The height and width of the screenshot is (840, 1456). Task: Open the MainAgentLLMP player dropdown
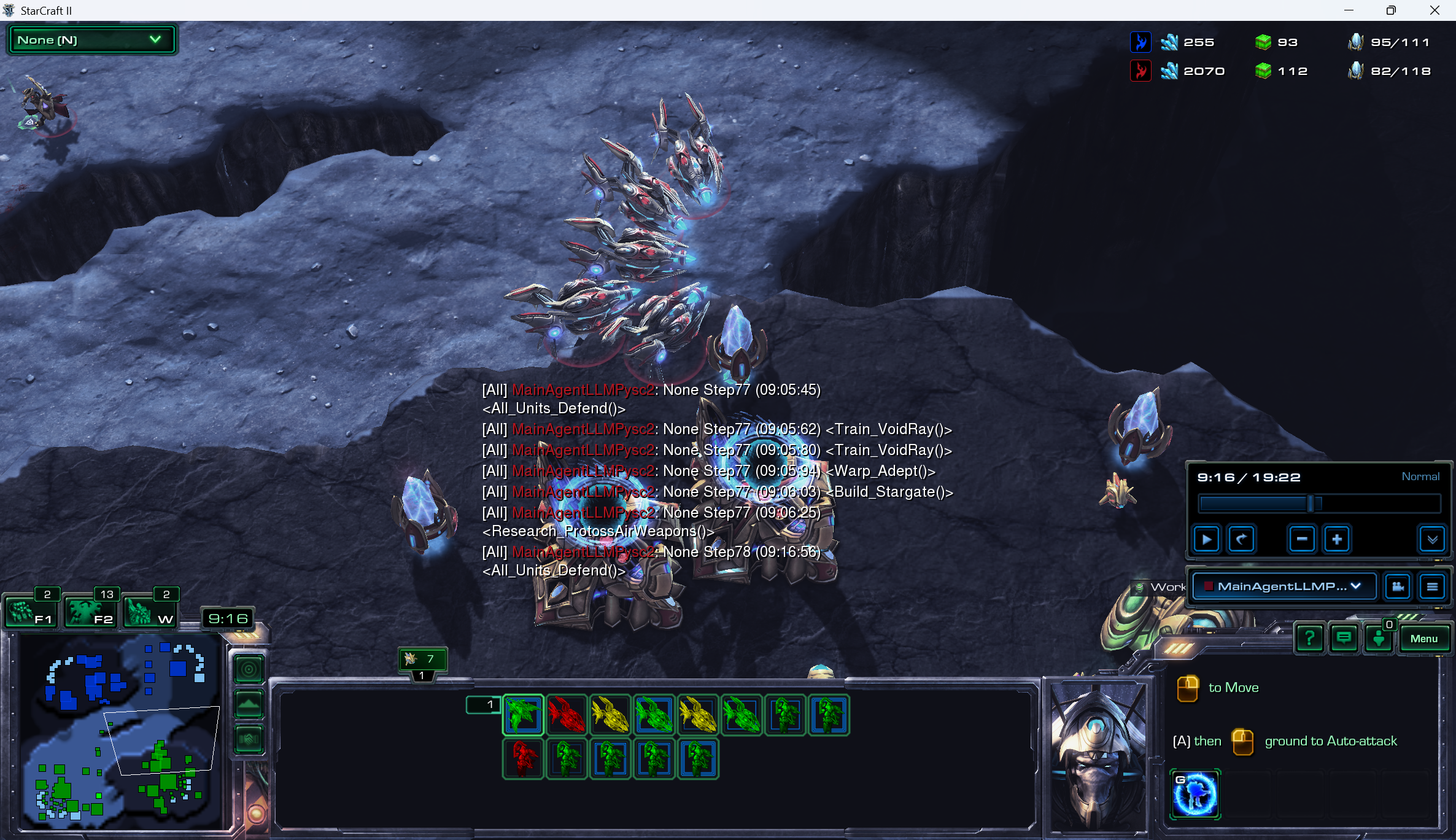coord(1284,586)
